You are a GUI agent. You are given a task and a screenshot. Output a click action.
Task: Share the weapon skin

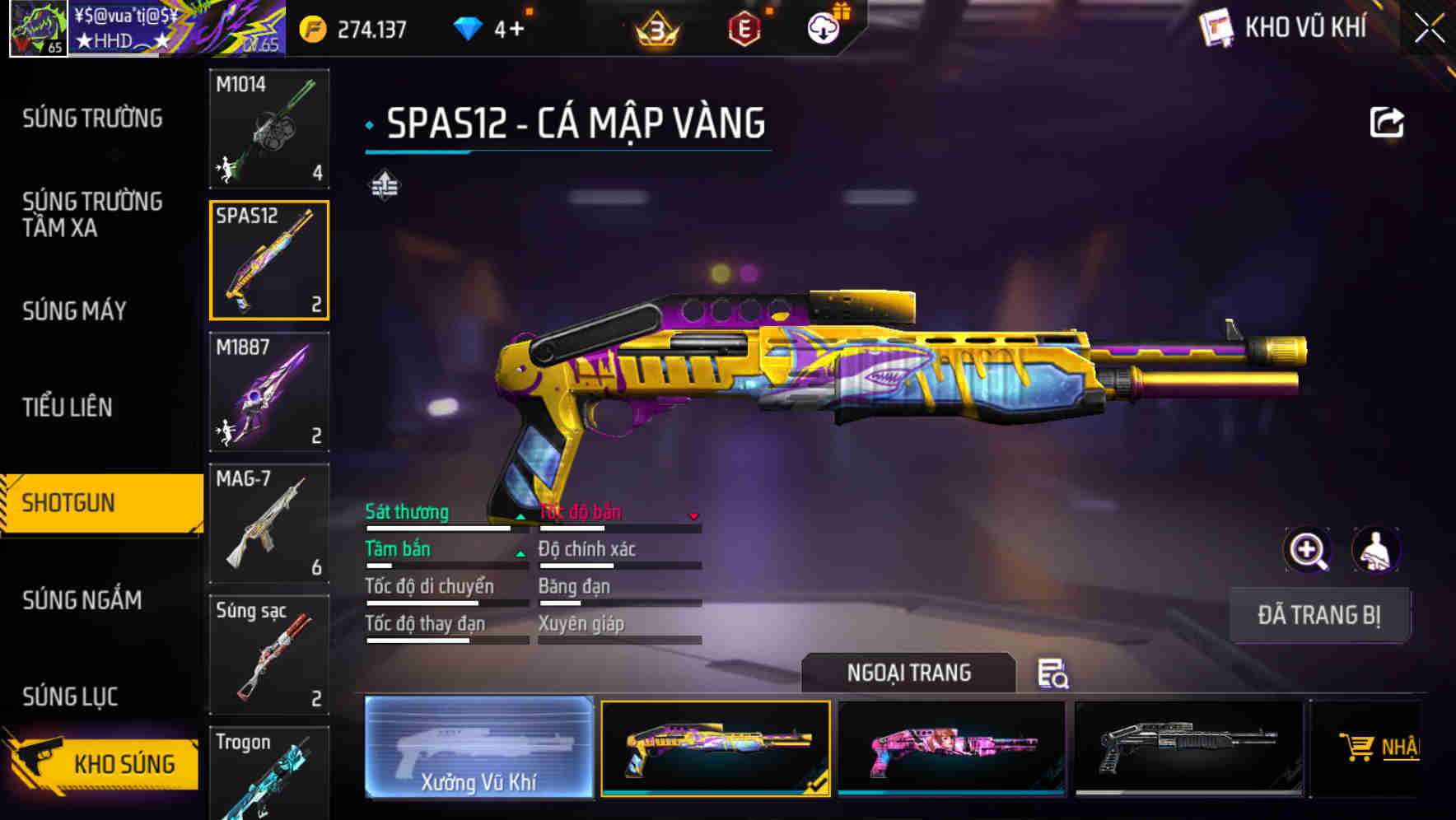pos(1386,123)
